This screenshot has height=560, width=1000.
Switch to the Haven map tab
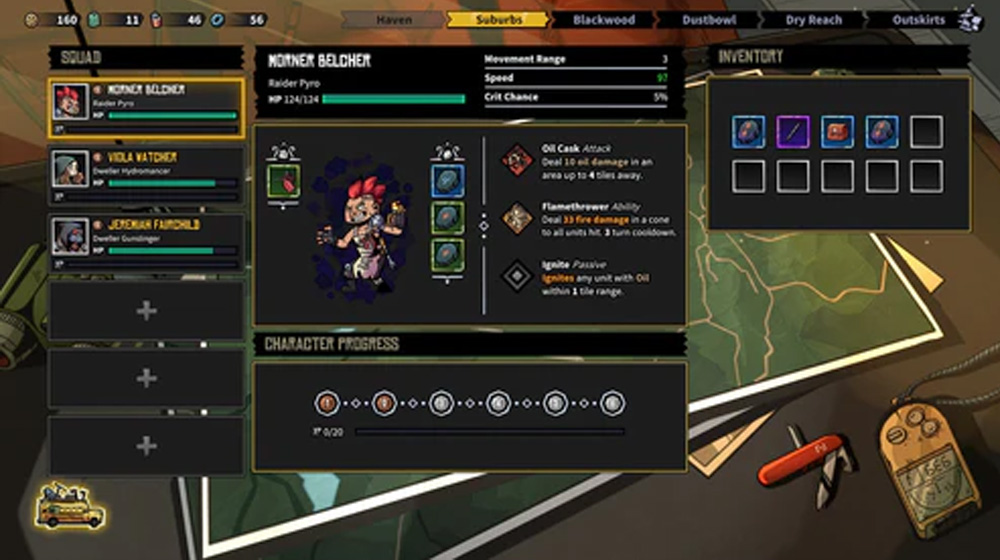click(394, 20)
